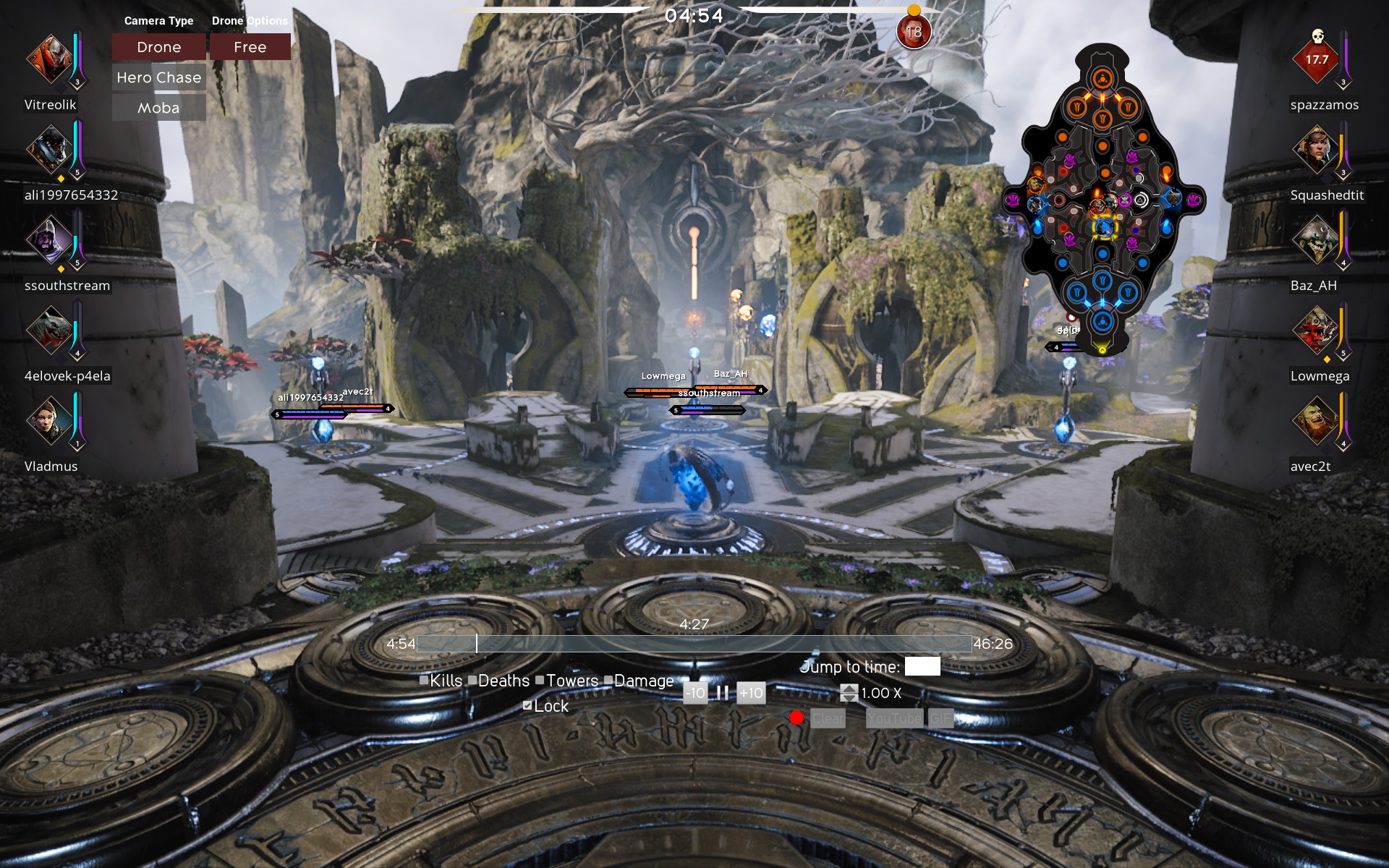Enable the Towers event filter
The height and width of the screenshot is (868, 1389).
pos(540,680)
